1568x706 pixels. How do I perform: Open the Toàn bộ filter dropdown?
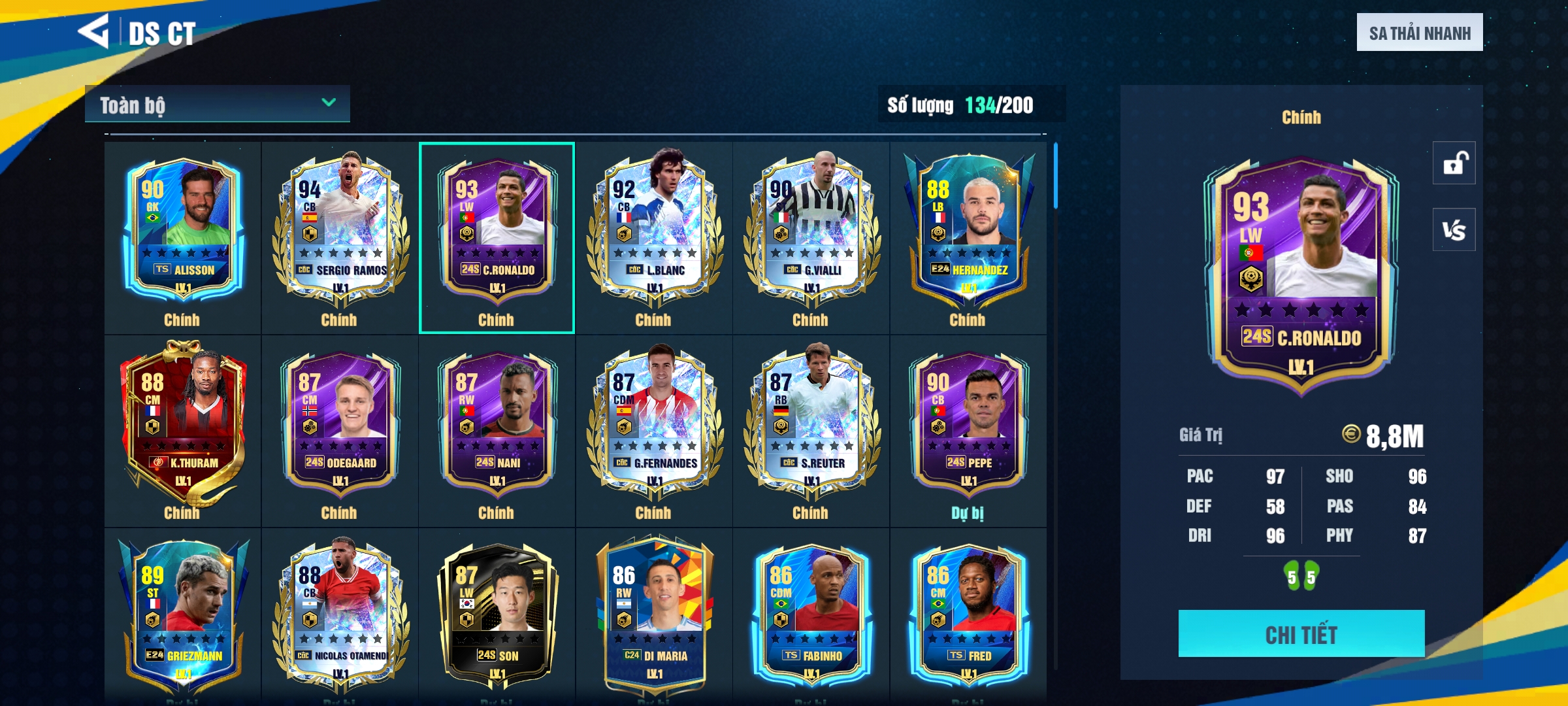(217, 105)
